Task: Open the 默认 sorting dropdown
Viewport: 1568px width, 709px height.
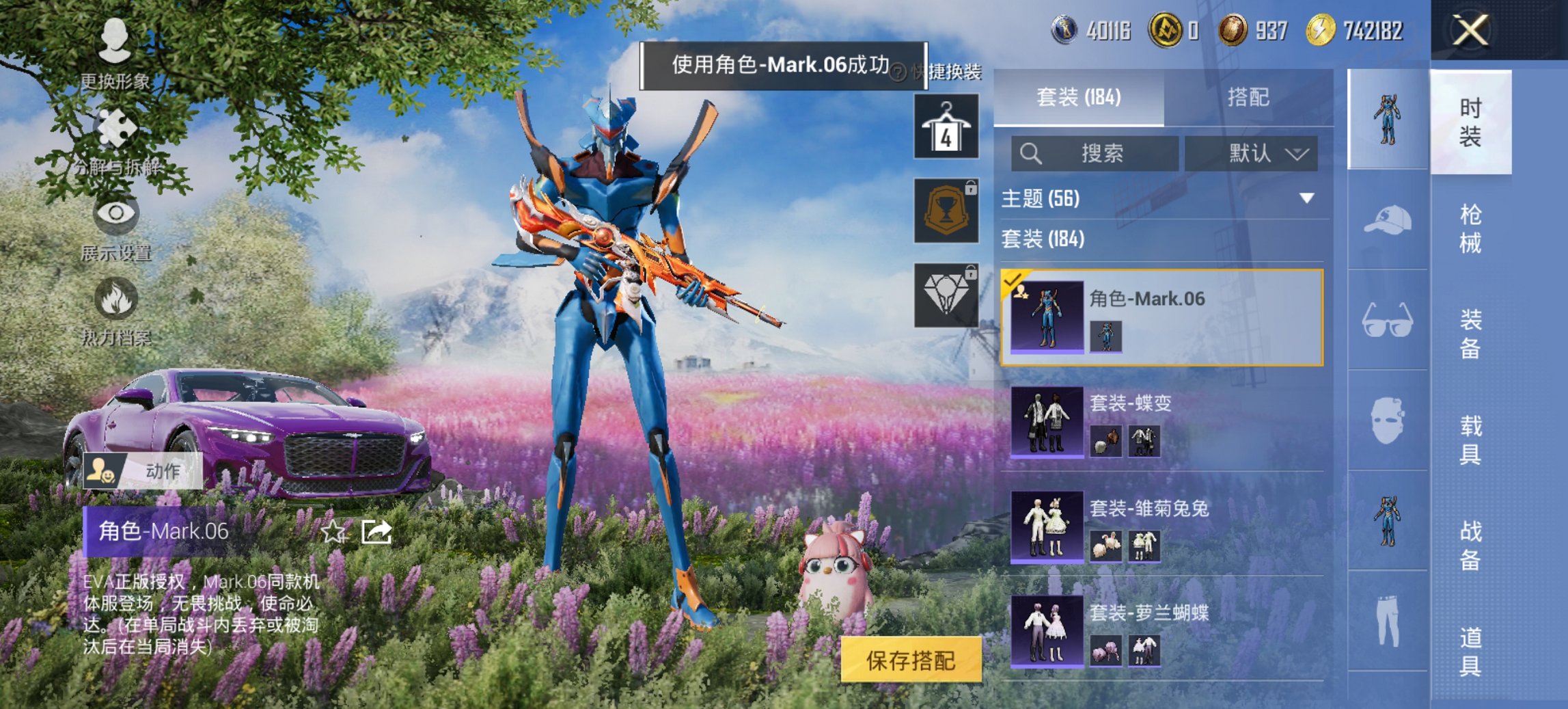Action: tap(1265, 153)
